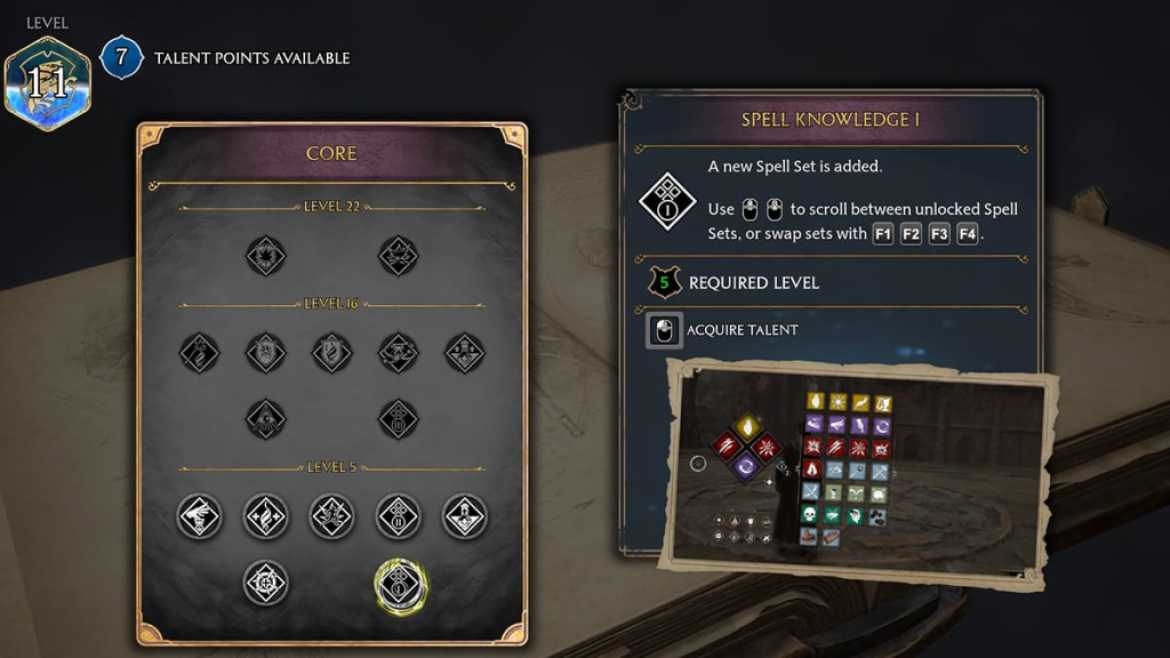Select the Spell Knowledge III talent under Level 16
The width and height of the screenshot is (1170, 658).
click(398, 420)
